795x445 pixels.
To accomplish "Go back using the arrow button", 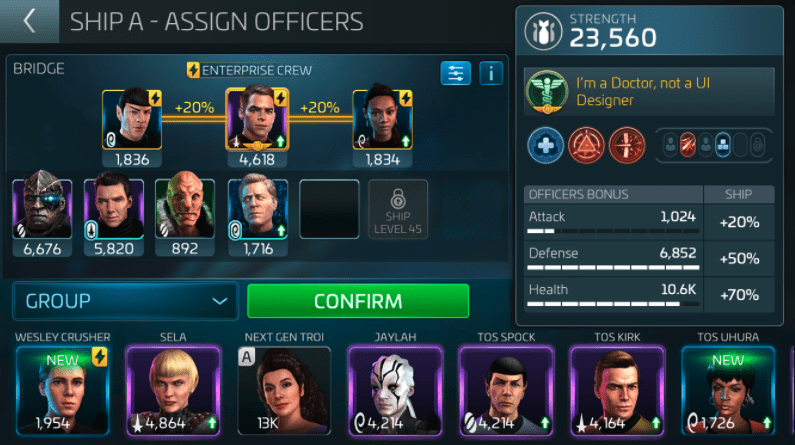I will (30, 21).
